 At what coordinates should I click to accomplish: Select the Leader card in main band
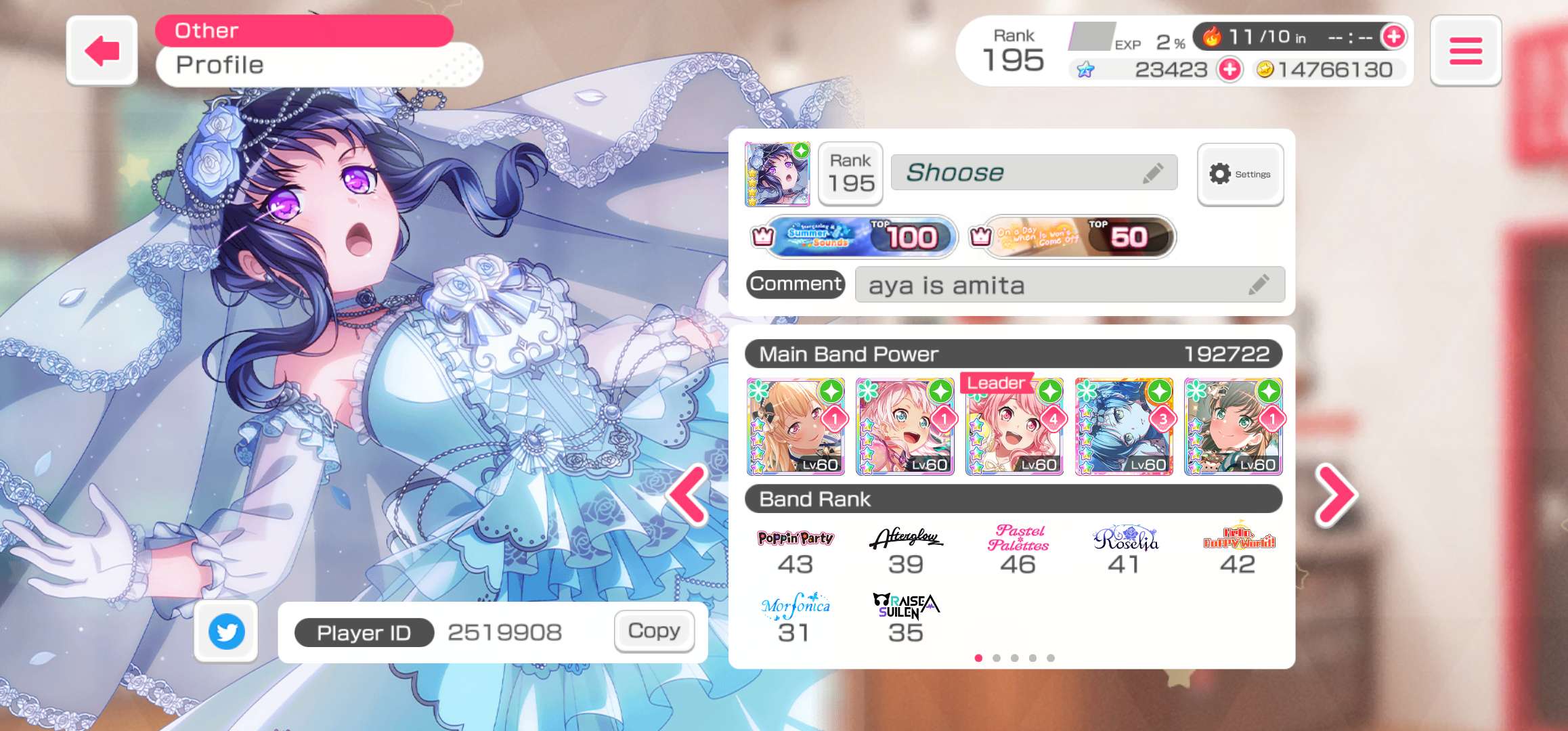coord(1014,426)
